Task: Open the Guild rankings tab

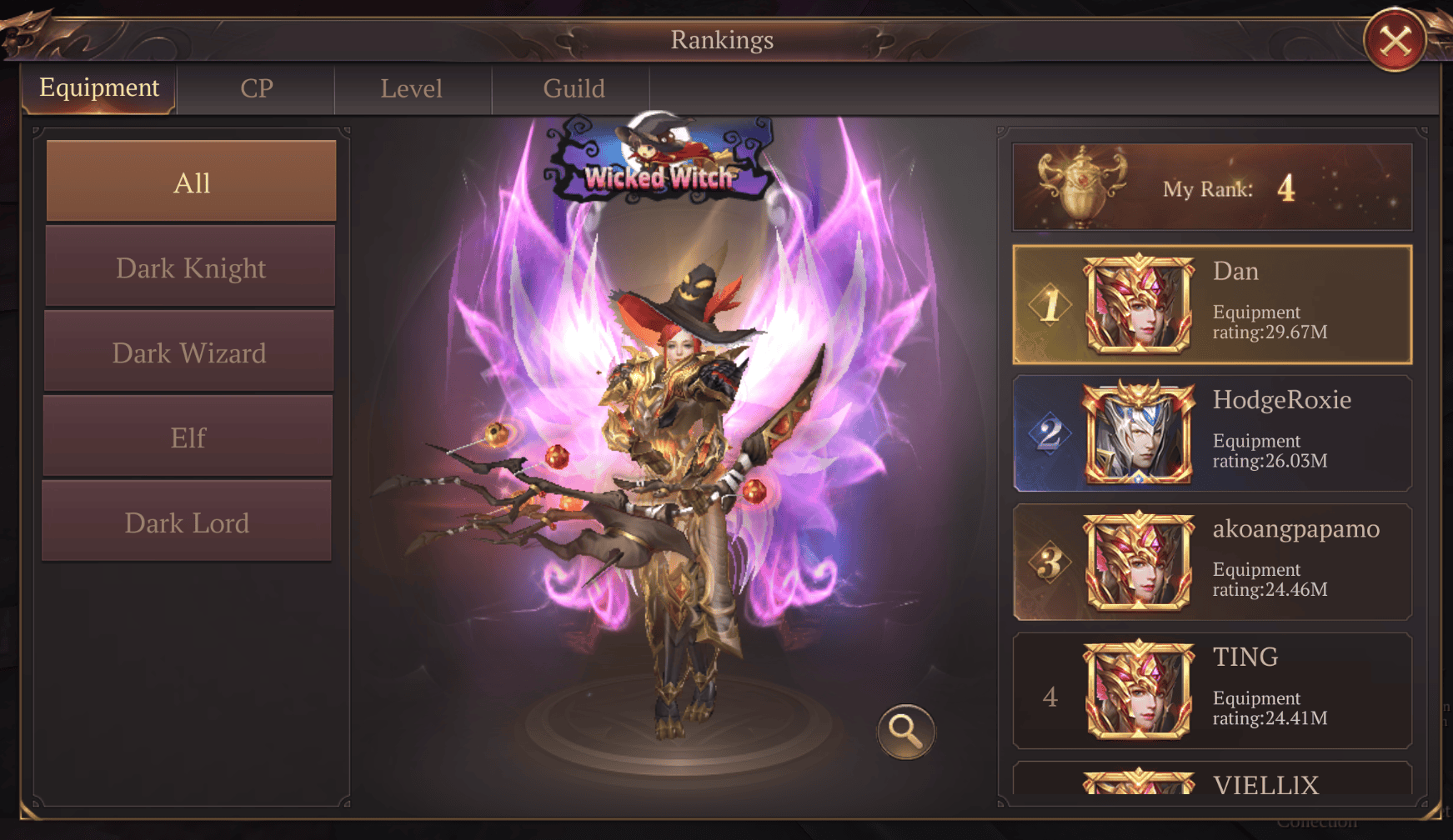Action: (572, 88)
